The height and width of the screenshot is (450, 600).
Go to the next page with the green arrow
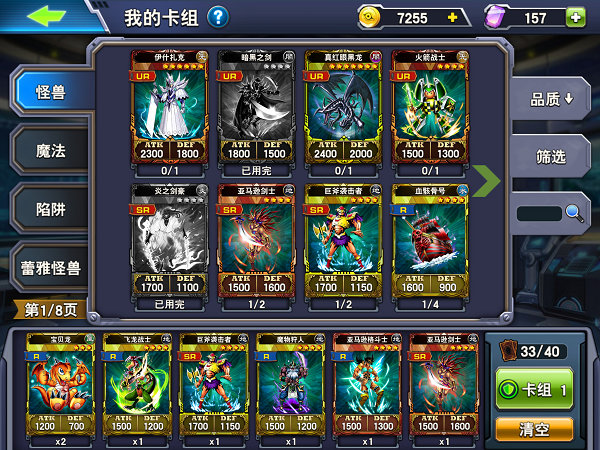click(486, 181)
